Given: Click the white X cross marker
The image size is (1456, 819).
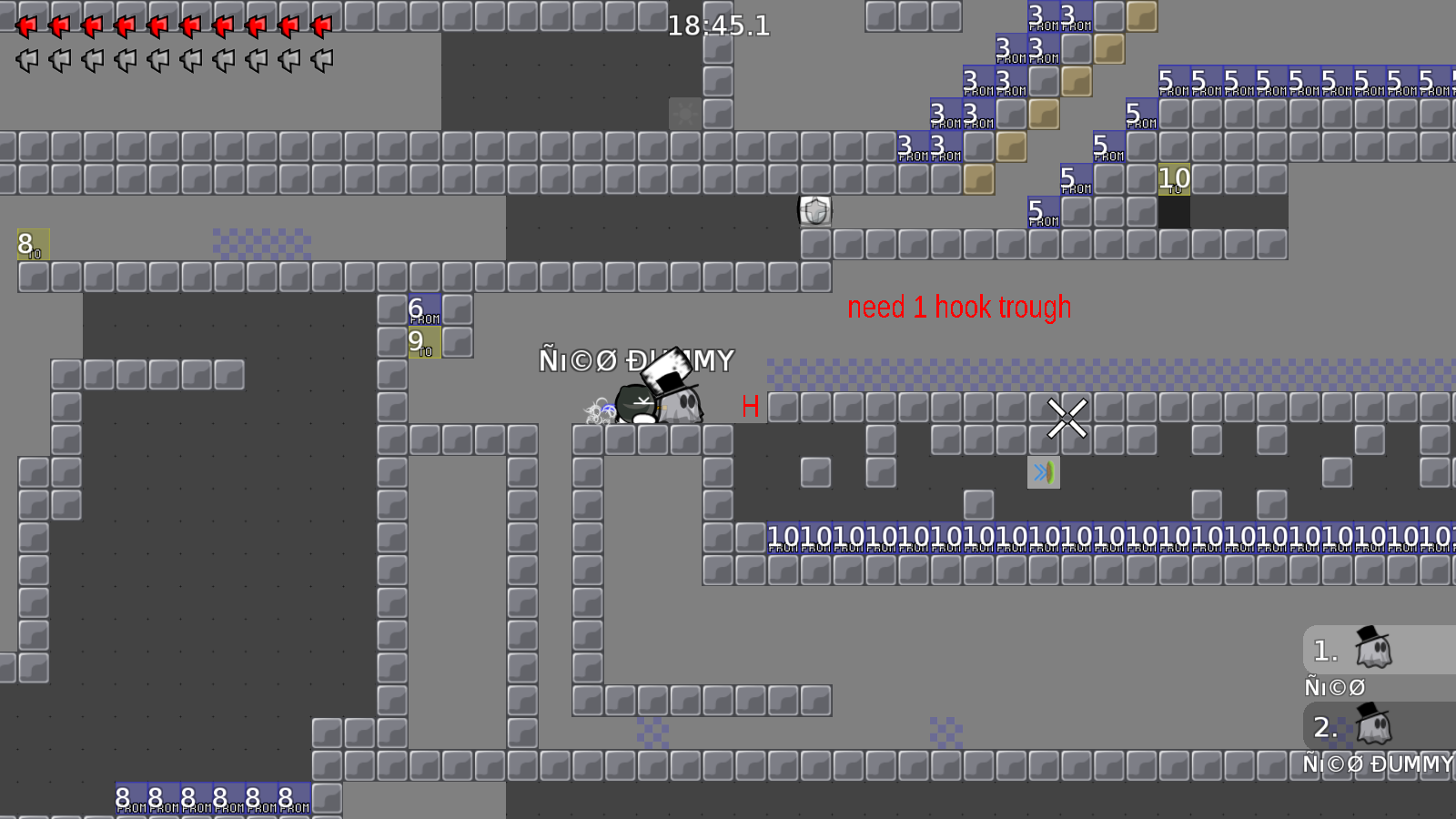Looking at the screenshot, I should coord(1067,419).
